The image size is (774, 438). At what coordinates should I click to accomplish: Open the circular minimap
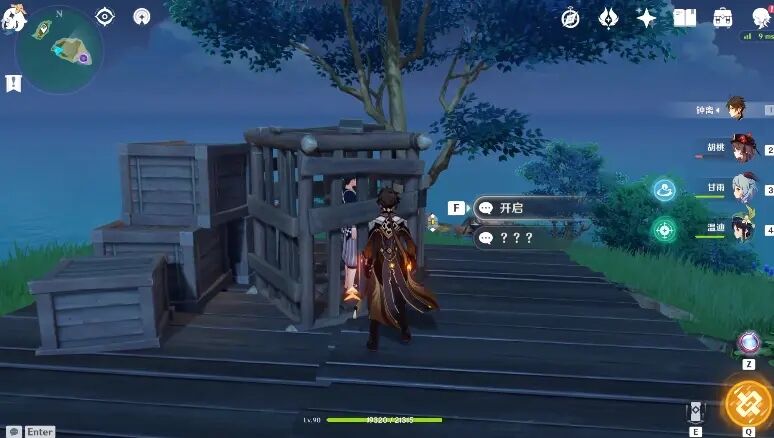[x=60, y=50]
